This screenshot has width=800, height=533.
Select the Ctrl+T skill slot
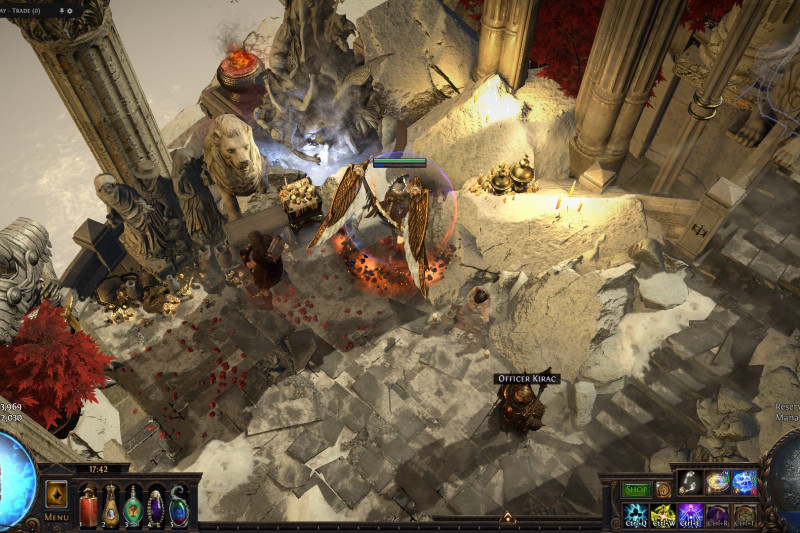tap(744, 514)
